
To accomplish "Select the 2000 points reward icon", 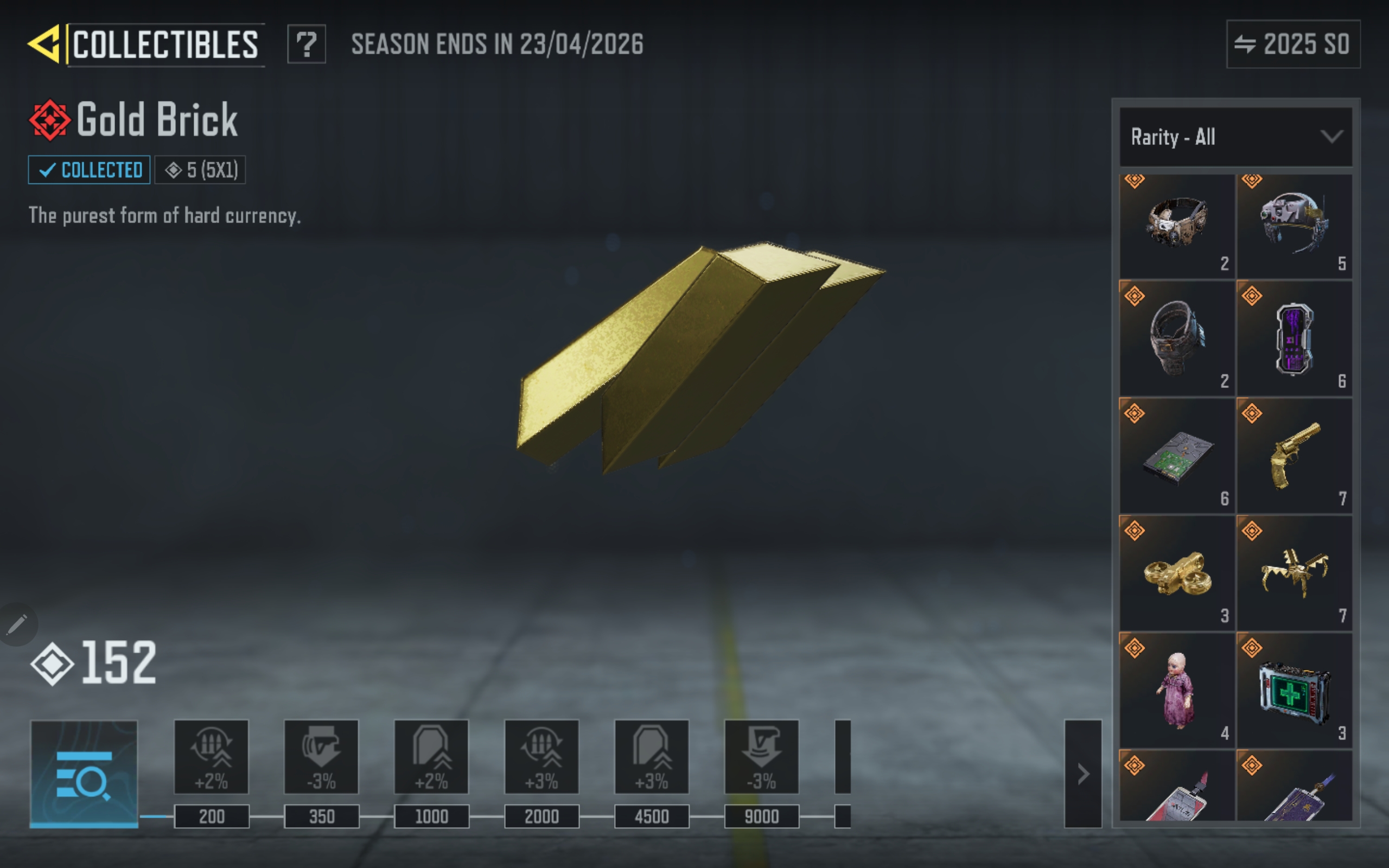I will coord(542,757).
